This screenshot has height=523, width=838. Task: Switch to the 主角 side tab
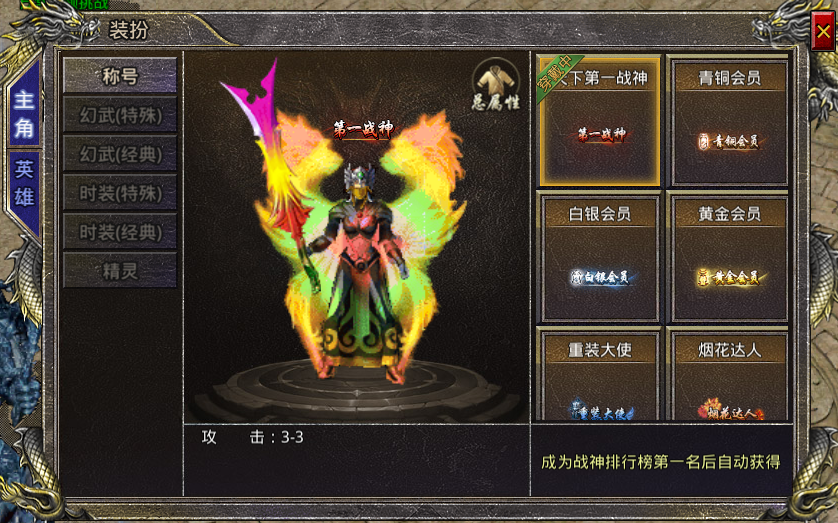[x=24, y=114]
